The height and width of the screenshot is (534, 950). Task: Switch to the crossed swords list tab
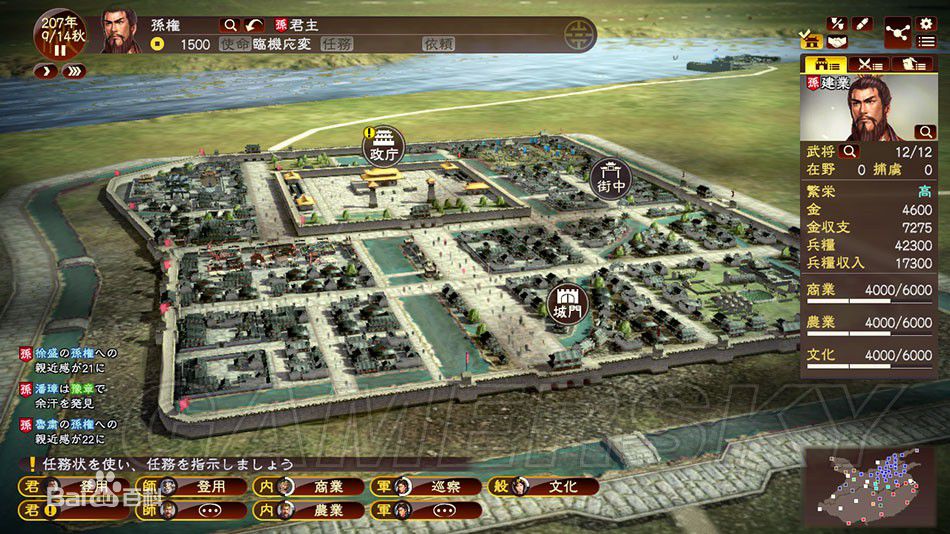pyautogui.click(x=868, y=64)
